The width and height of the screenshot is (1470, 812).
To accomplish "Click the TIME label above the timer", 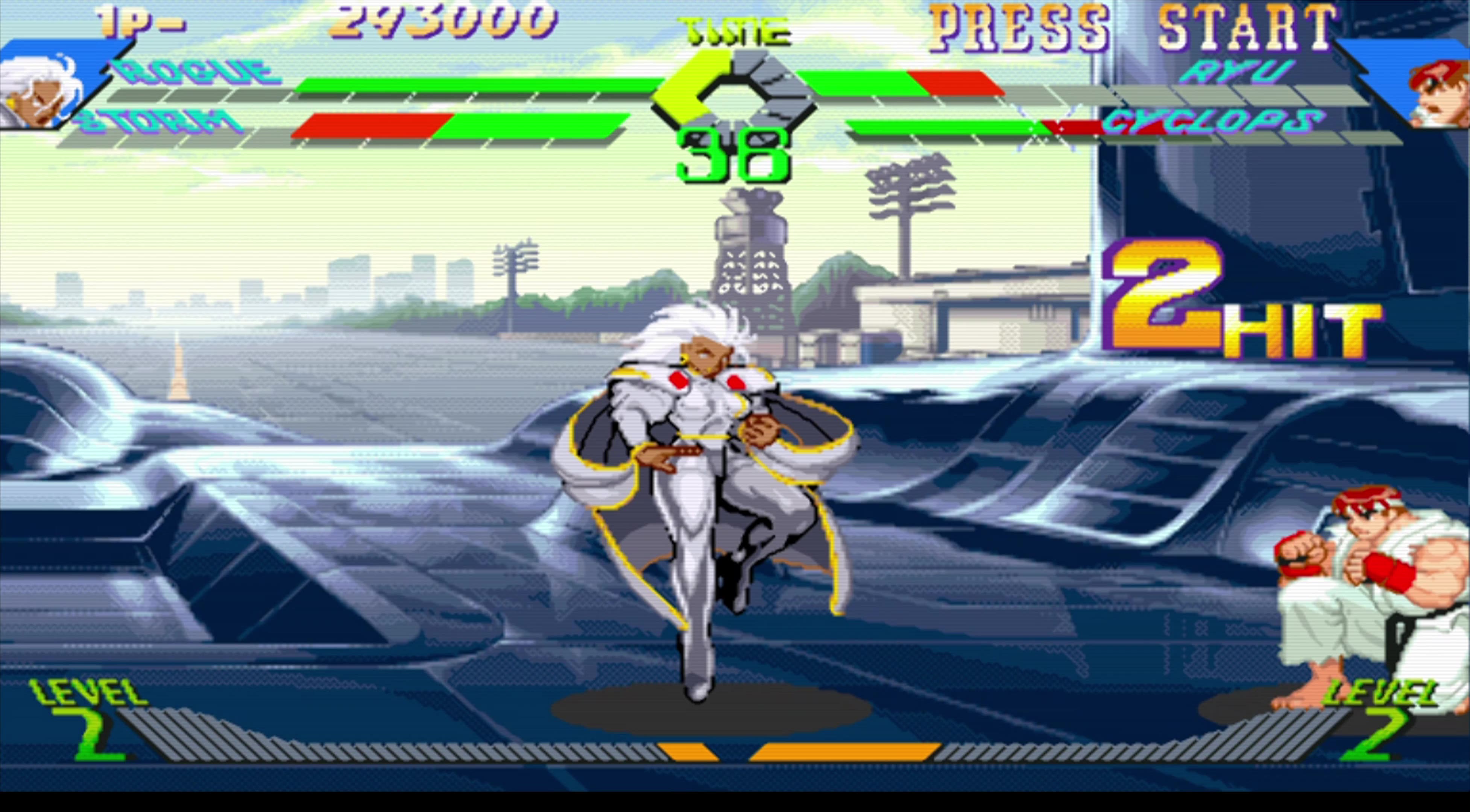I will pyautogui.click(x=736, y=31).
